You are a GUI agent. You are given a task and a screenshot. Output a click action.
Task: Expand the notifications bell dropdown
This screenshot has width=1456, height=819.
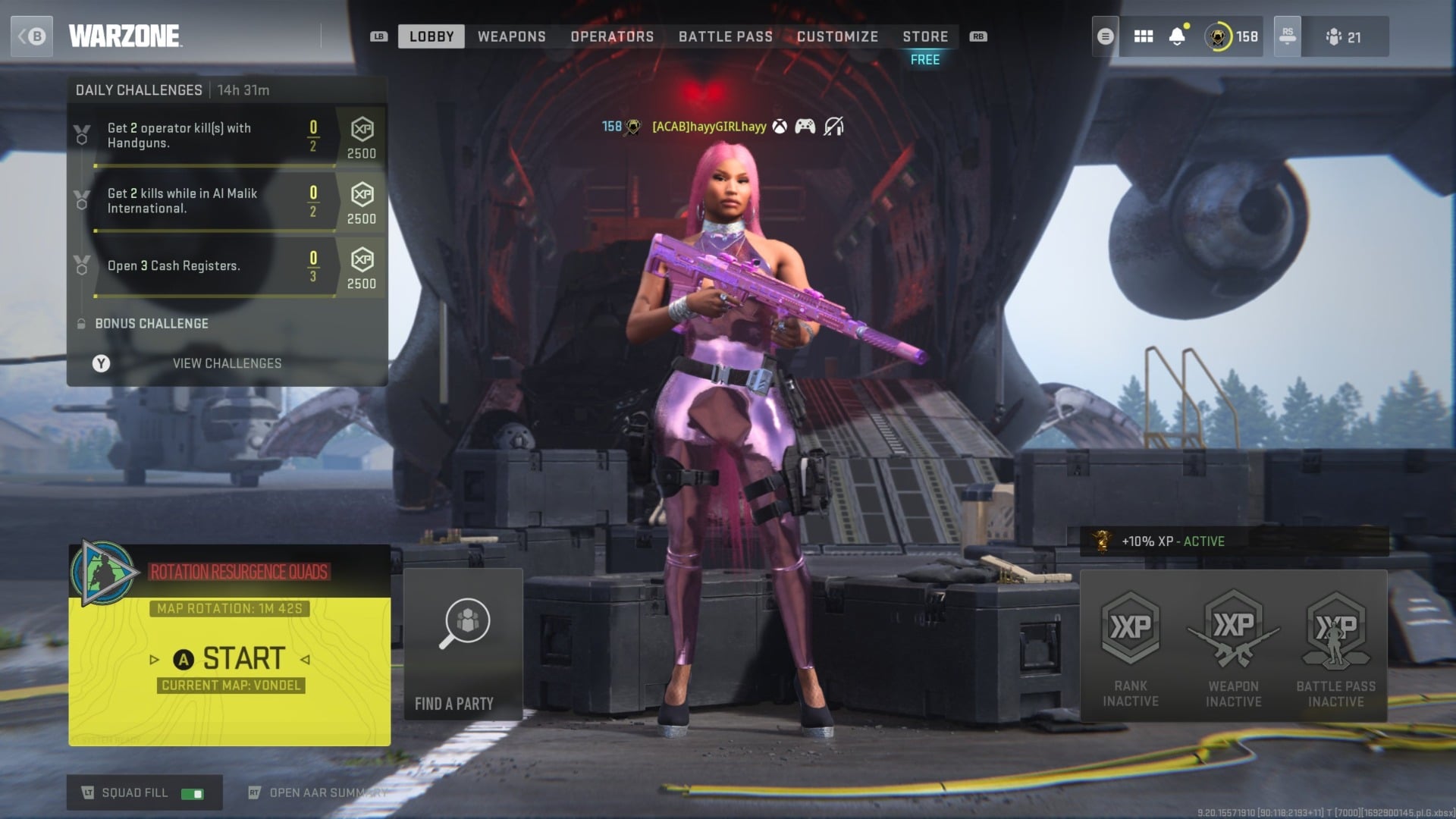(1178, 36)
